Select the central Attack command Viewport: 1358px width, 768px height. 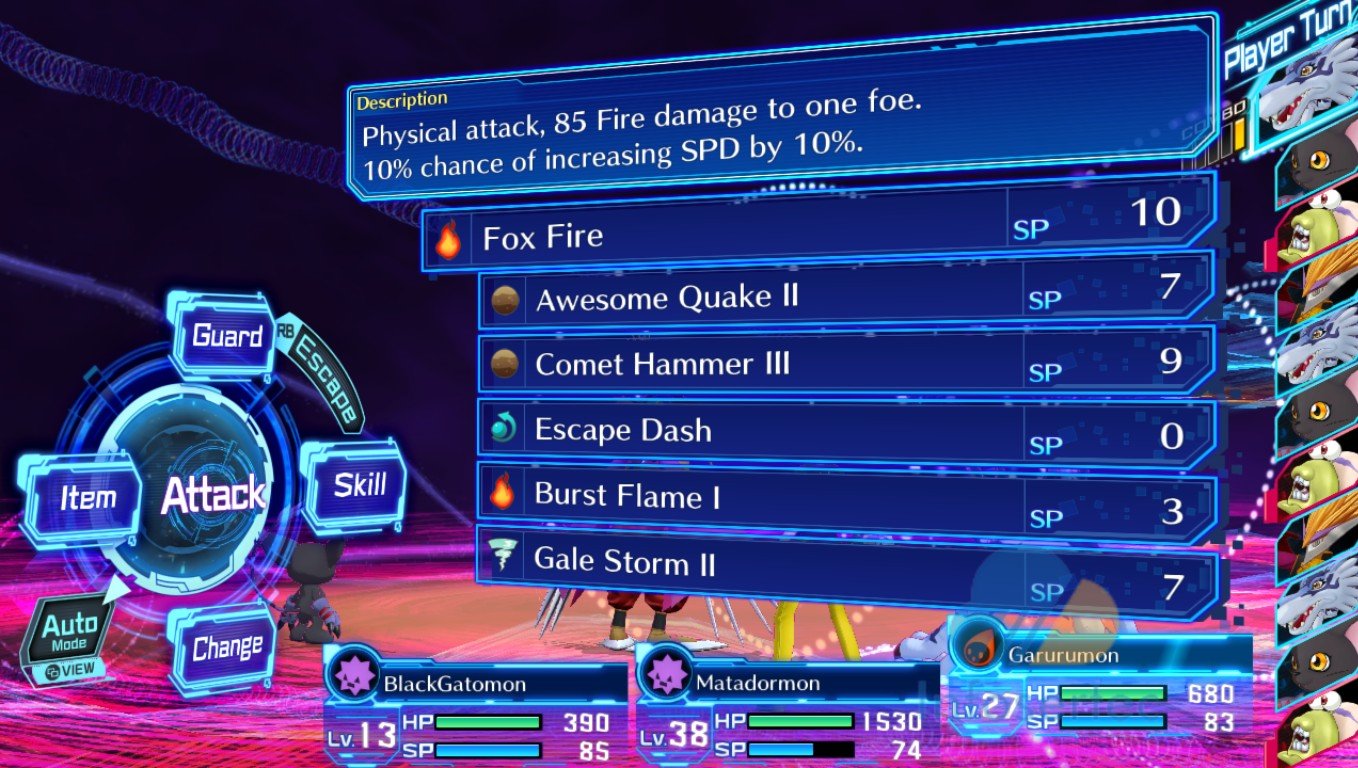click(x=213, y=494)
